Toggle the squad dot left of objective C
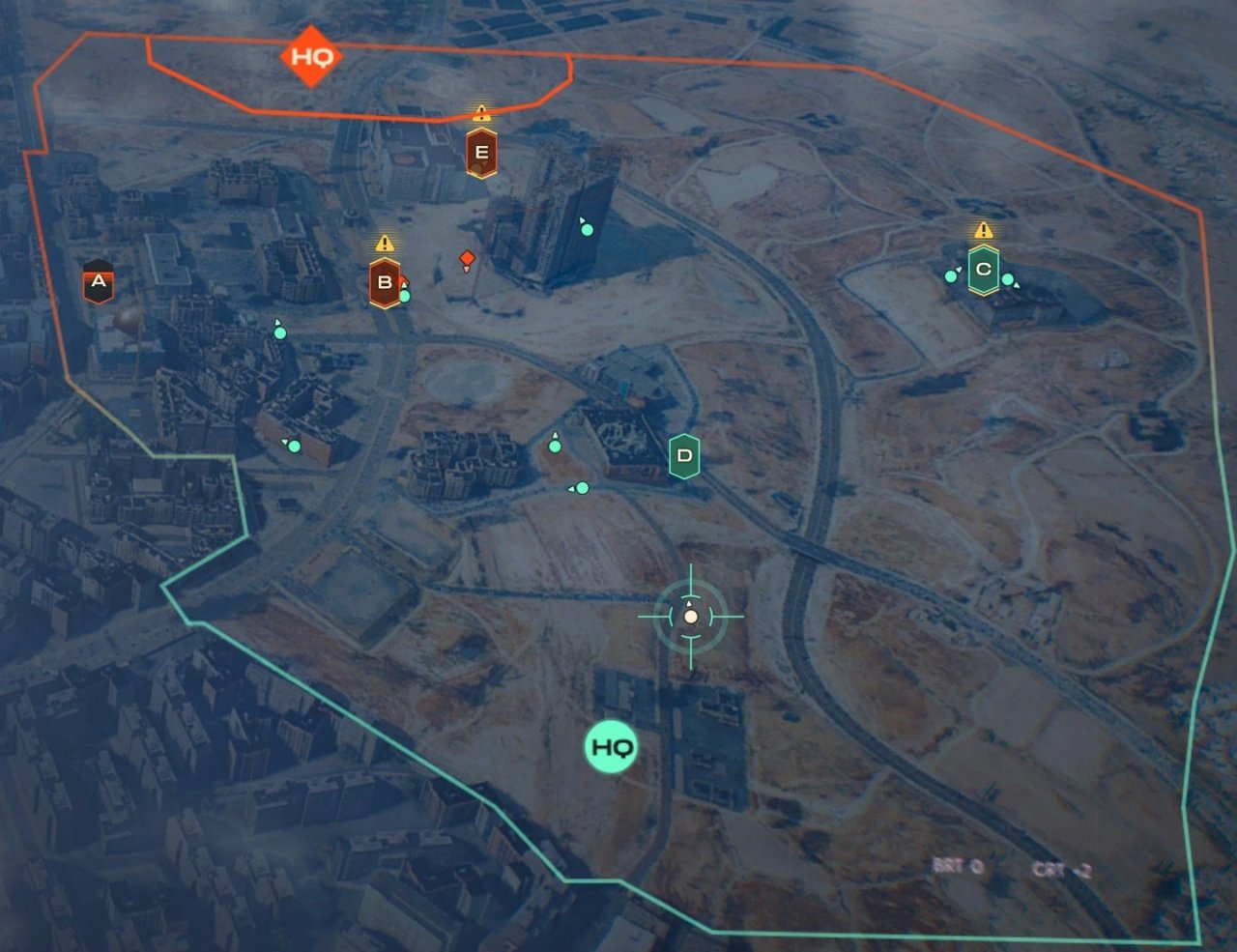Viewport: 1237px width, 952px height. [x=949, y=275]
